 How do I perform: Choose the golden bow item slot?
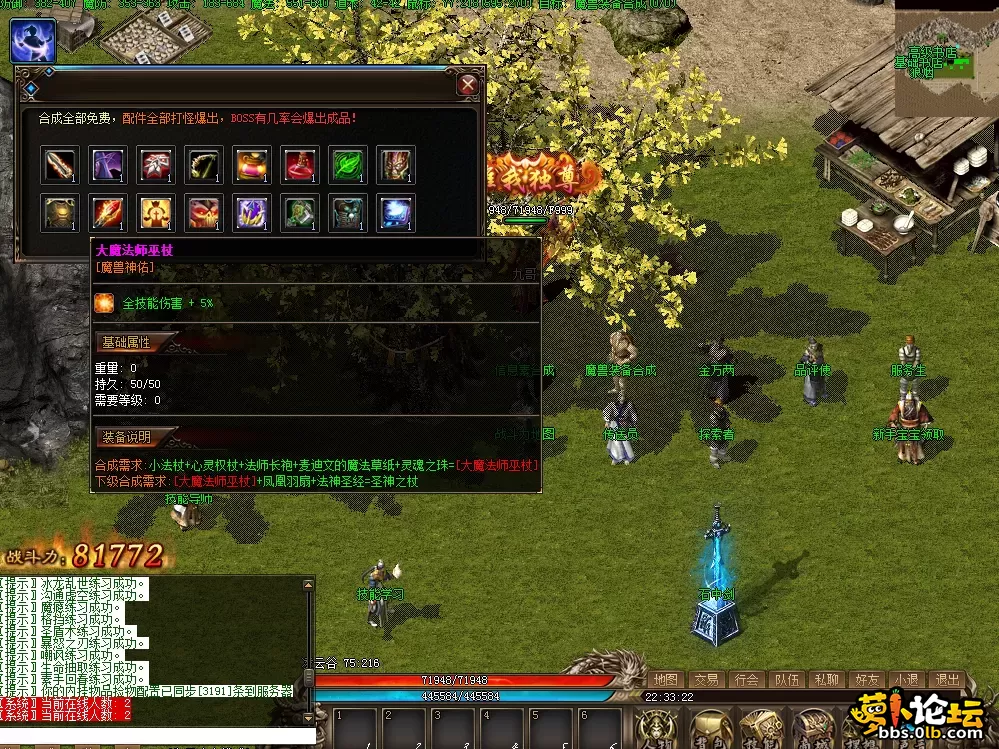(204, 164)
